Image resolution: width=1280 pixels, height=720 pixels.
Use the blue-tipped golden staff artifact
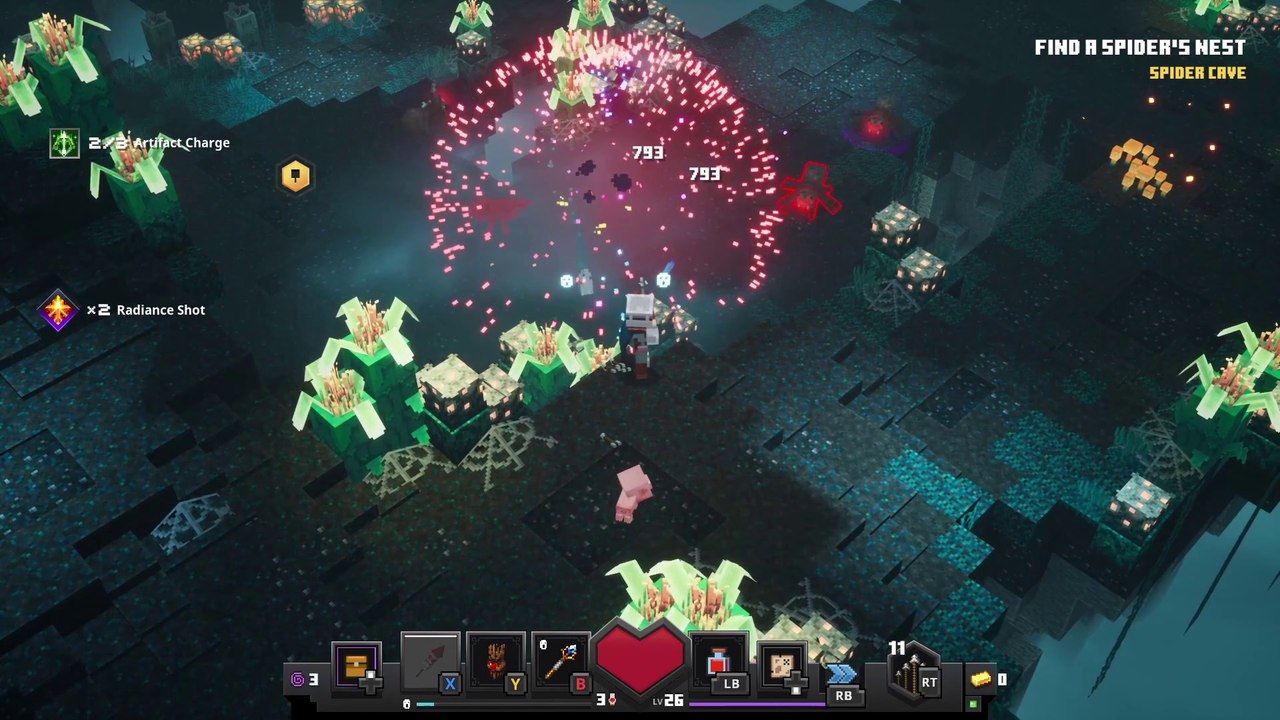(x=560, y=661)
